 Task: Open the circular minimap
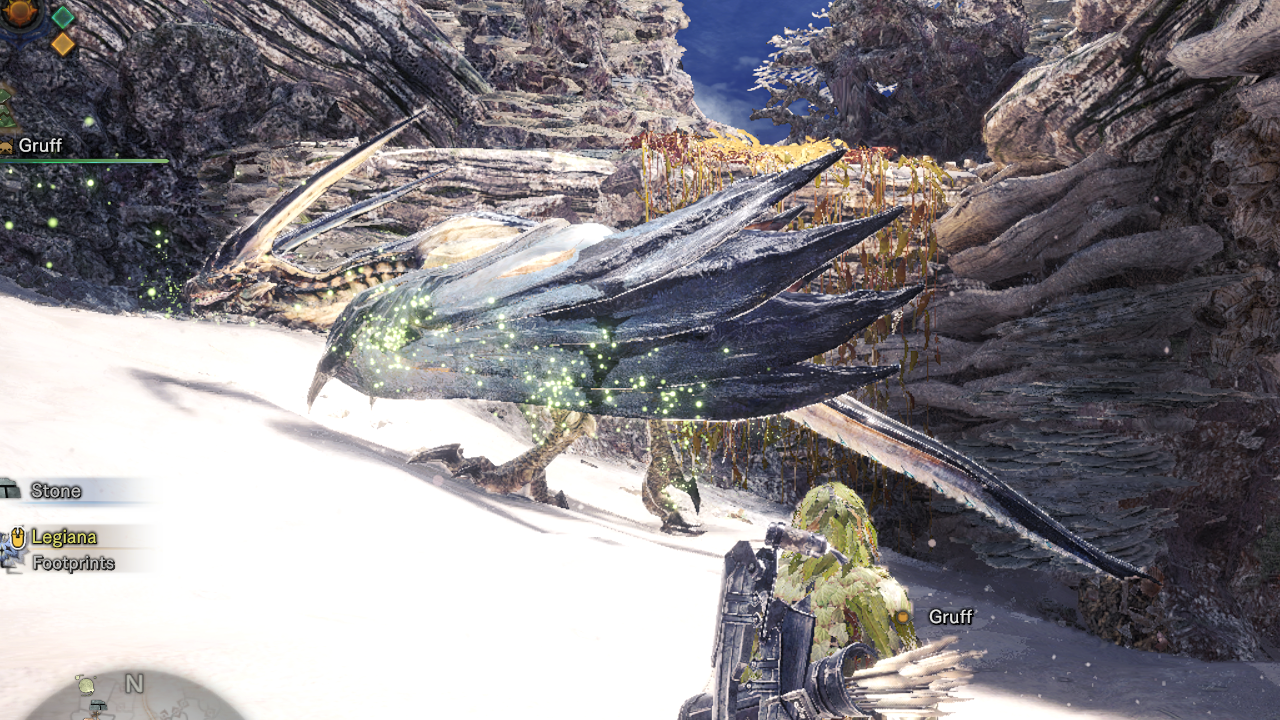click(x=135, y=700)
